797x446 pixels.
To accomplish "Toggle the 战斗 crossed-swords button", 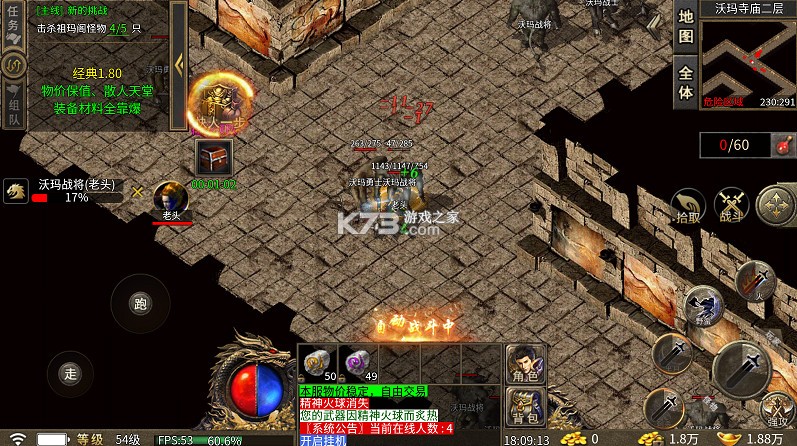I will point(733,203).
